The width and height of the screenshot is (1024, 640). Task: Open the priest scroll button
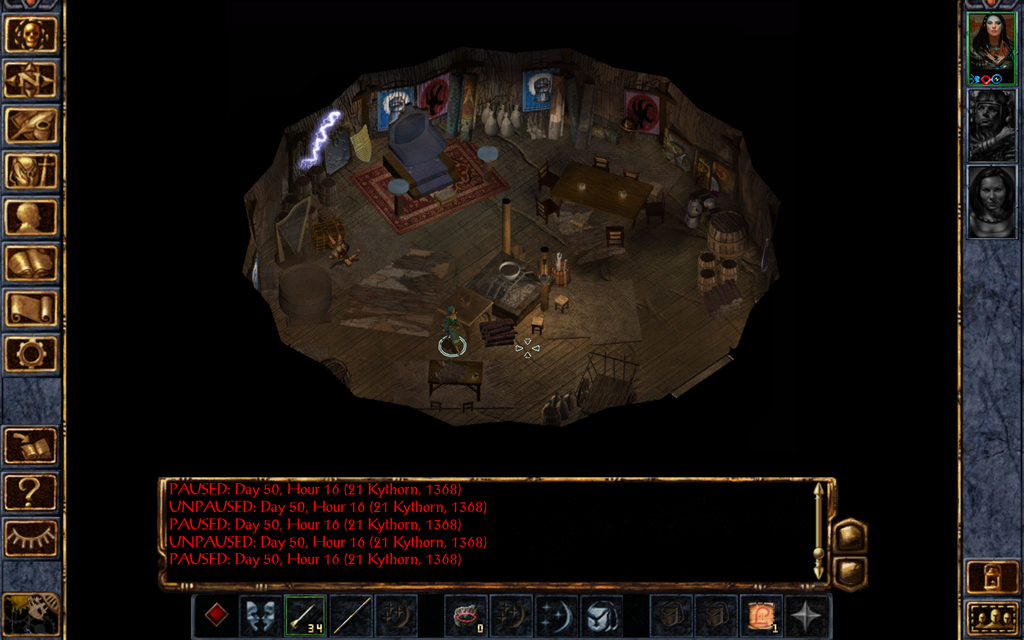[31, 308]
